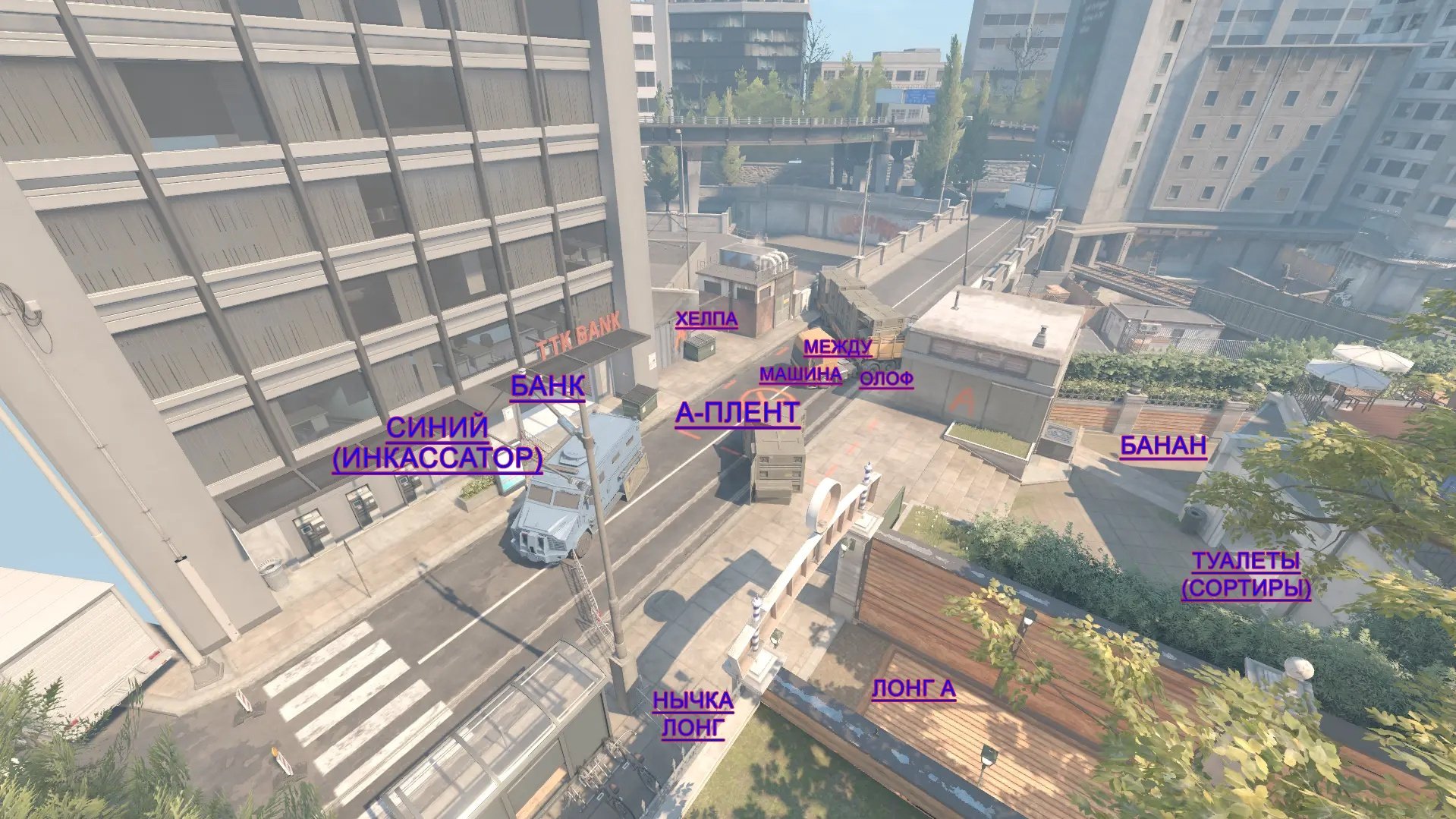Open the ОЛОФ callout link
Screen dimensions: 1456x819
click(x=886, y=379)
